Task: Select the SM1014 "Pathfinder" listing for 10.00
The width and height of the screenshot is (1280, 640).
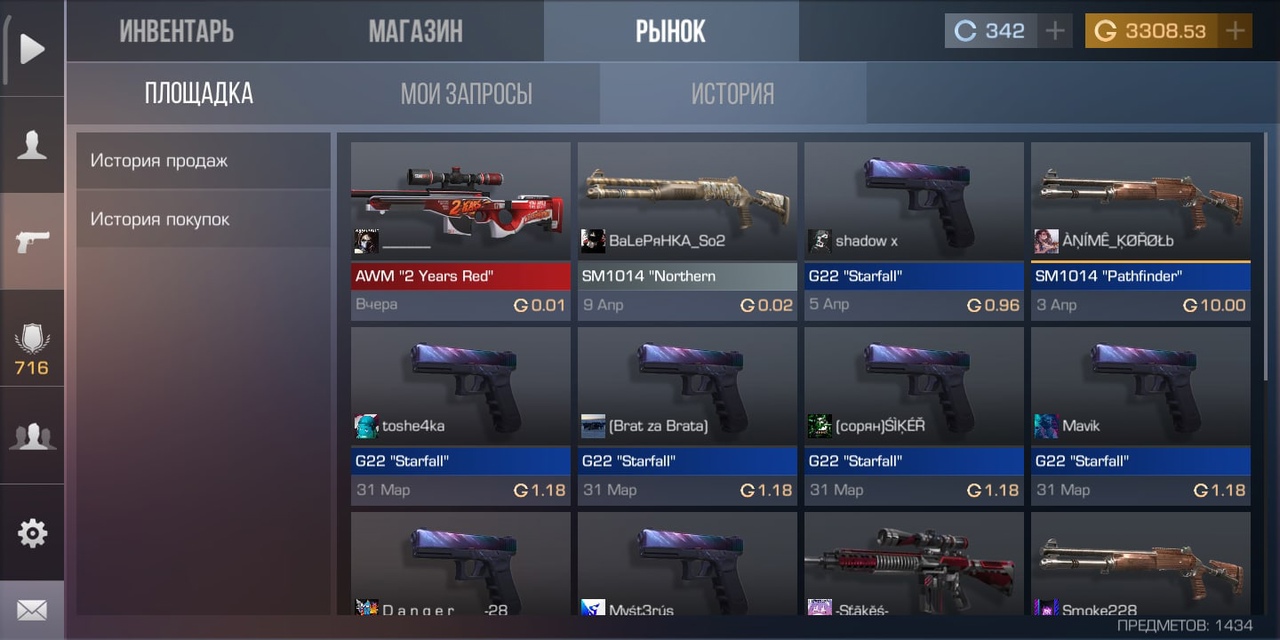Action: point(1140,230)
